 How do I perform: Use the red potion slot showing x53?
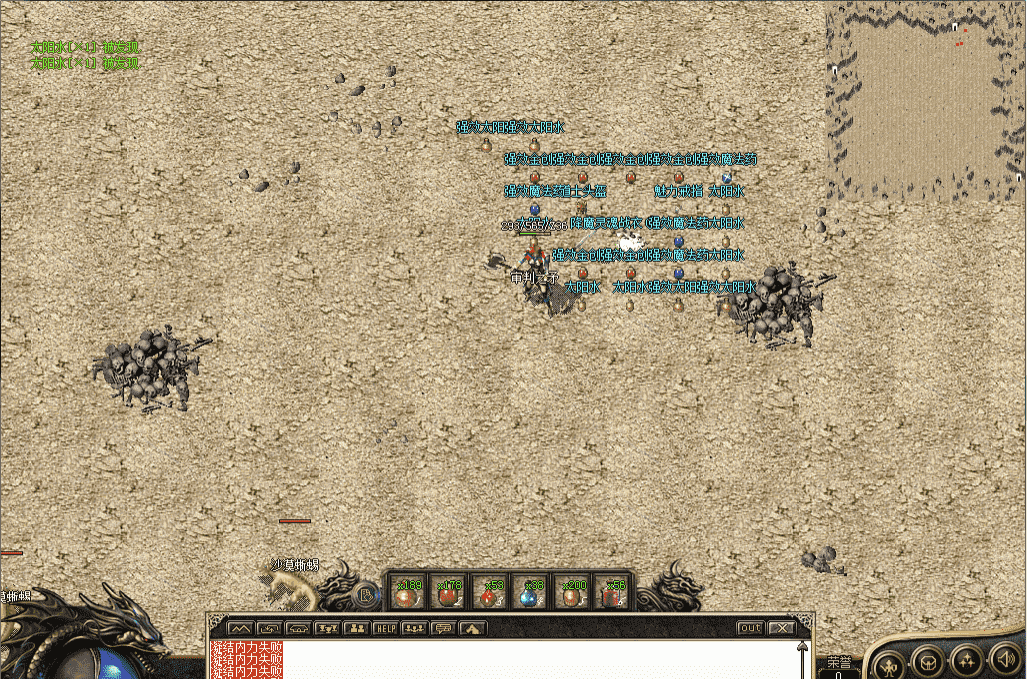coord(490,593)
